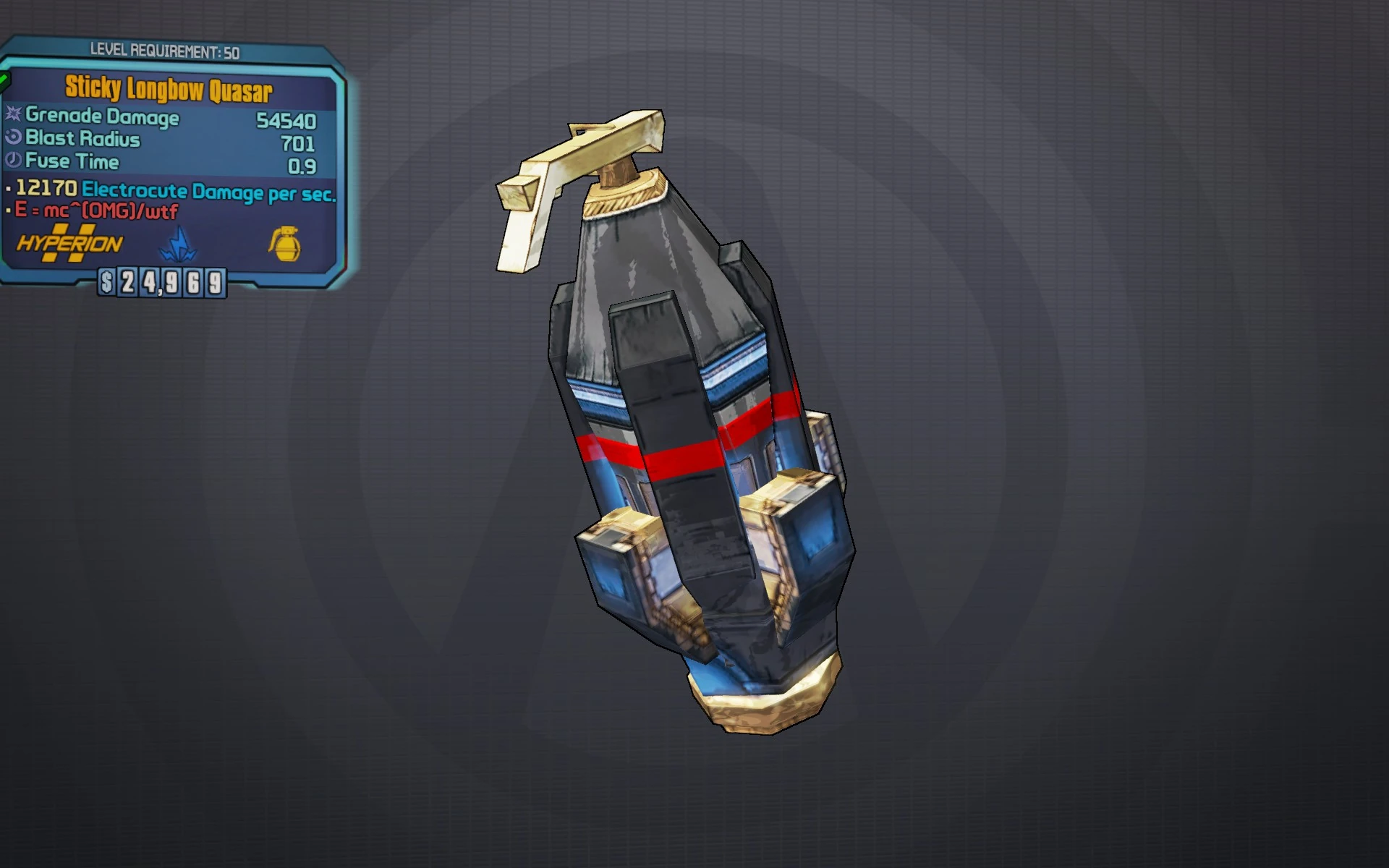Click the blue shock element icon
The height and width of the screenshot is (868, 1389).
177,245
